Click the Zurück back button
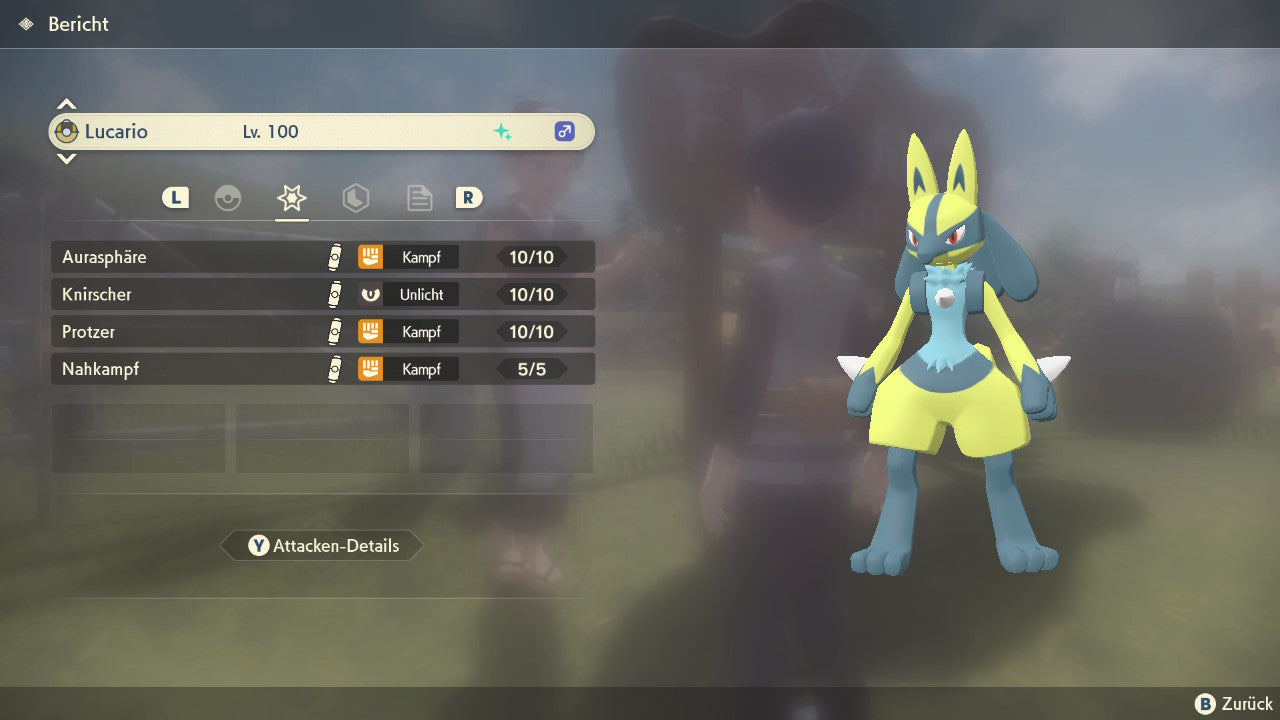The height and width of the screenshot is (720, 1280). [x=1234, y=704]
